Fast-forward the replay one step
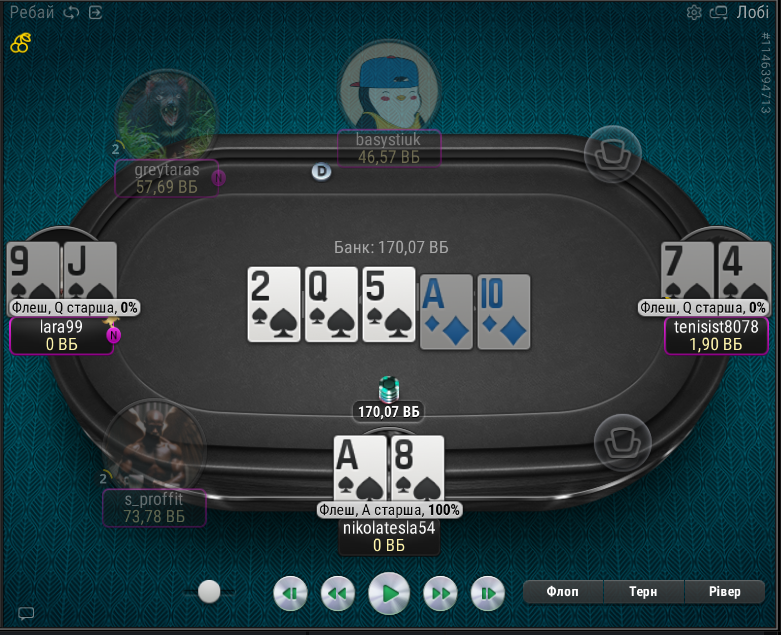Screen dimensions: 781x635 pyautogui.click(x=440, y=593)
